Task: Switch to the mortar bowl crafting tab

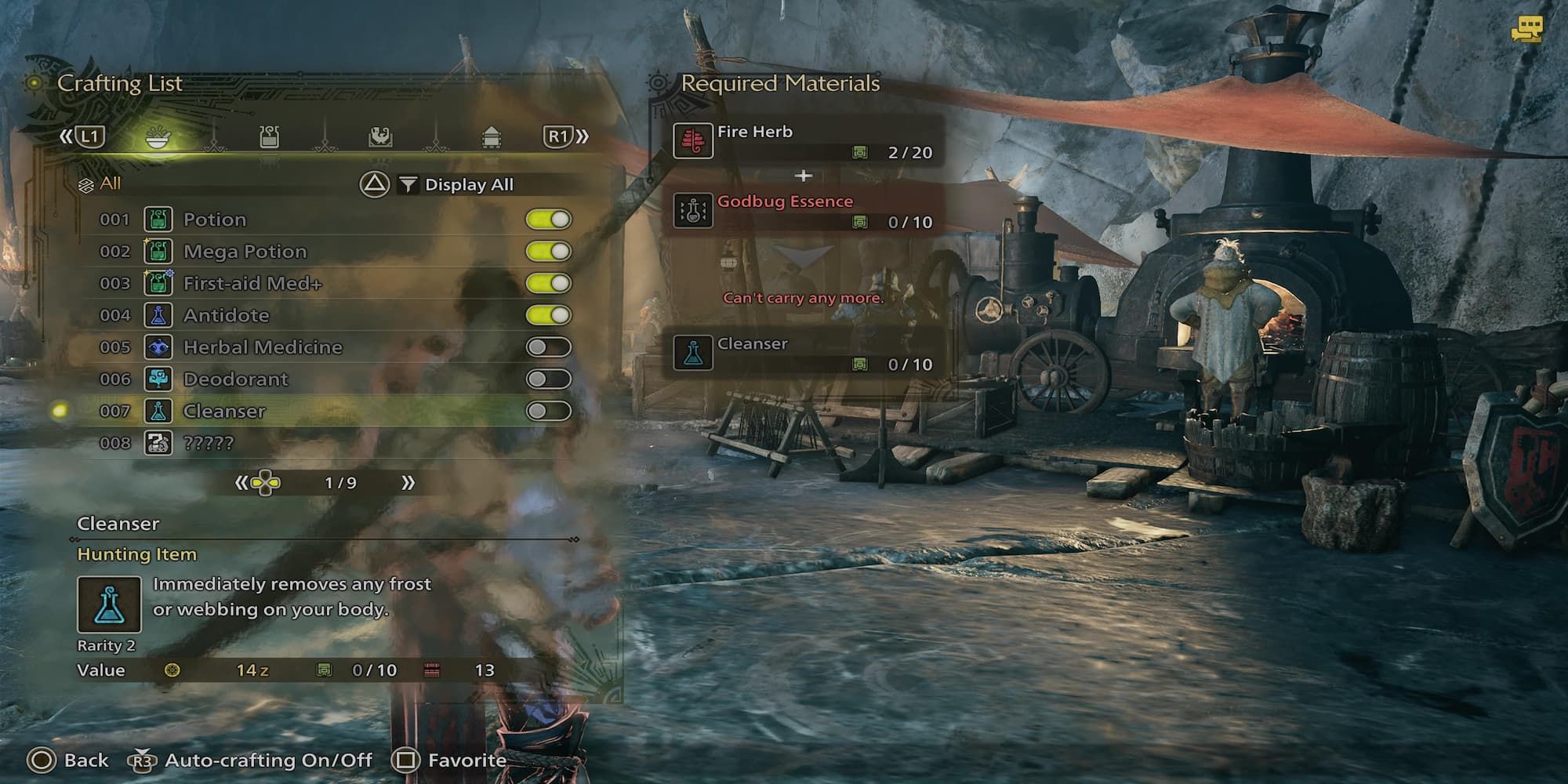Action: (158, 138)
